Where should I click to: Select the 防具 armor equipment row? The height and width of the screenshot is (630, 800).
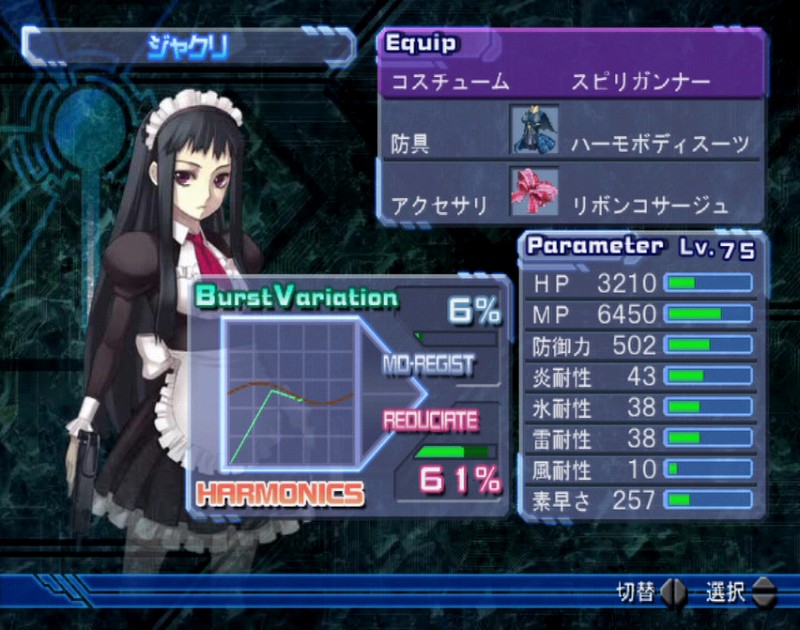(570, 142)
